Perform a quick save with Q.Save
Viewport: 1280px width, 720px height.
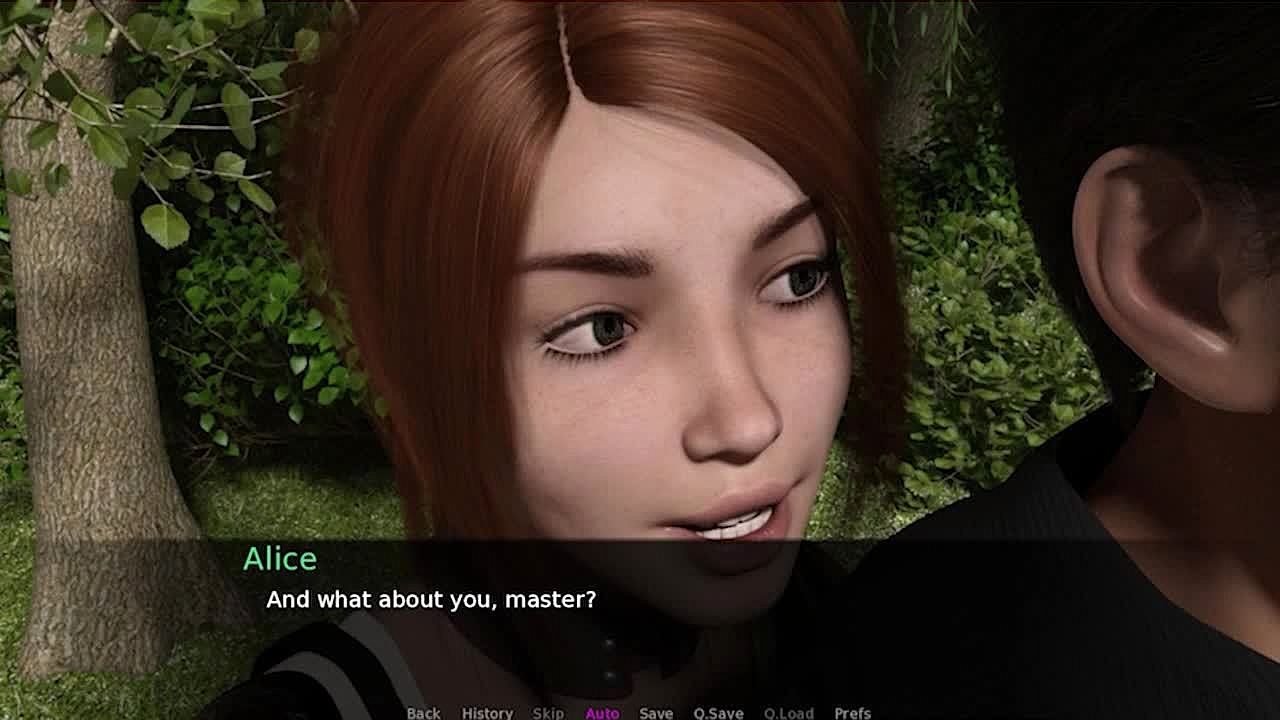pos(718,712)
